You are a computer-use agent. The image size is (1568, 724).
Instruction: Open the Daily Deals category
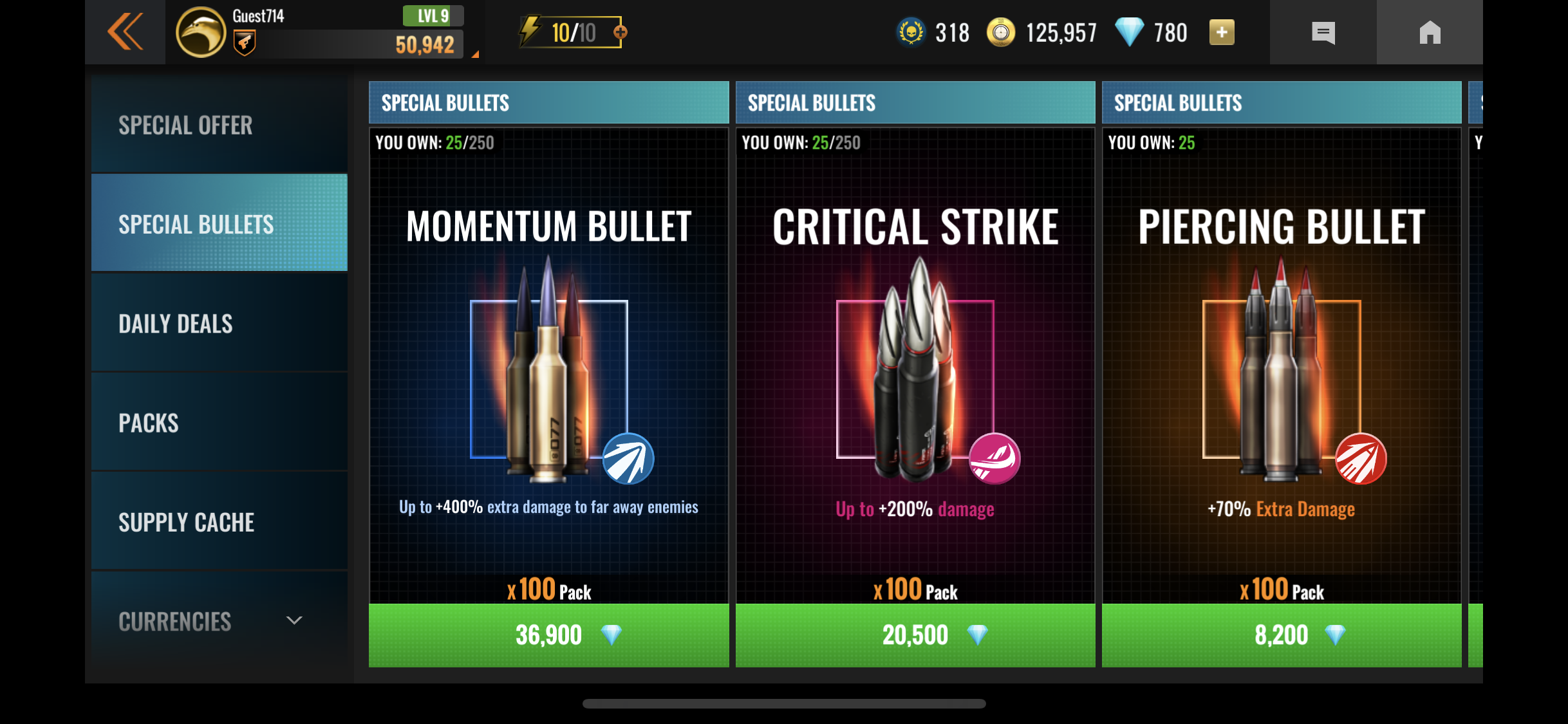coord(219,323)
